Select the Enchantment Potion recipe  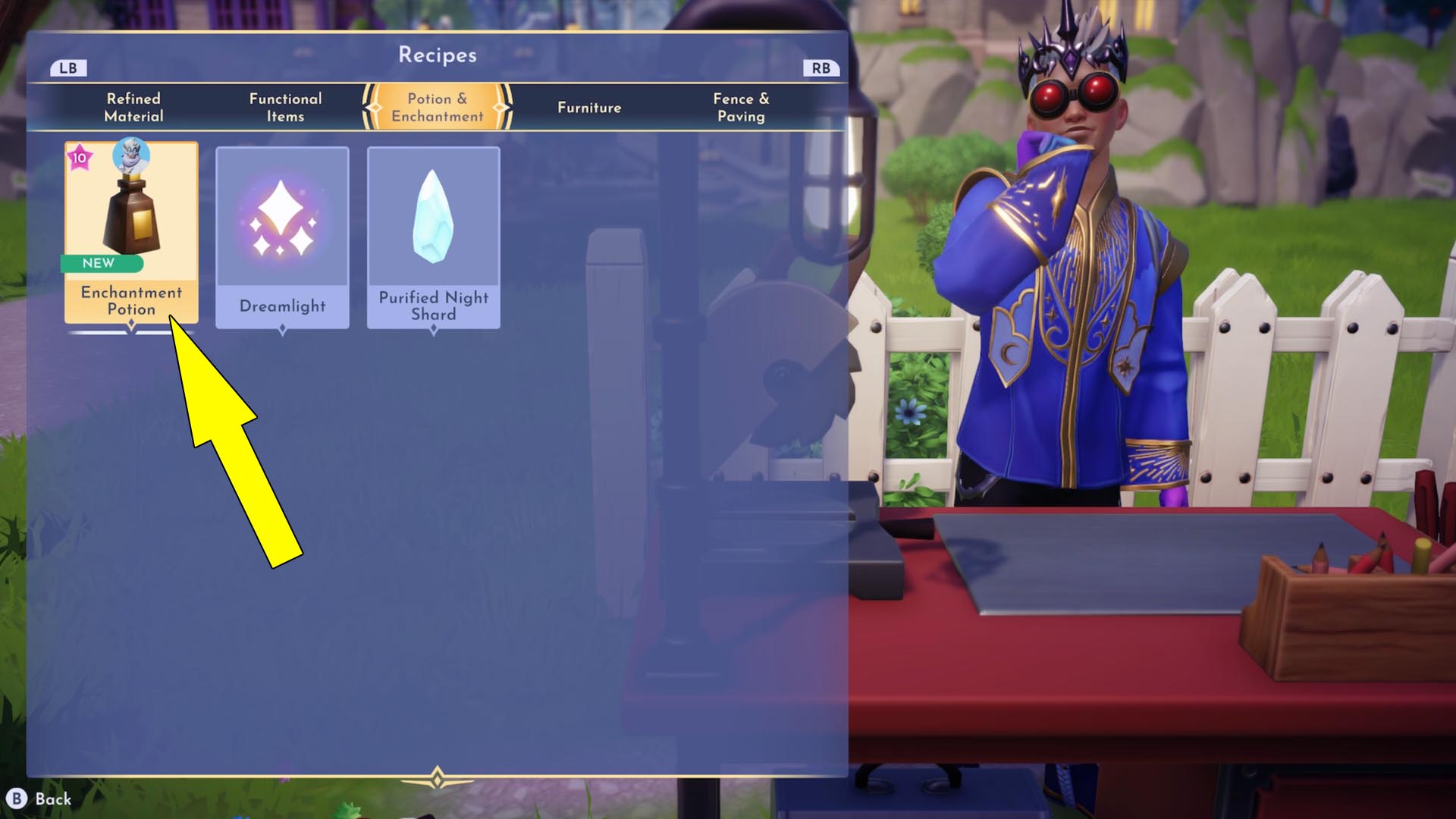[131, 233]
